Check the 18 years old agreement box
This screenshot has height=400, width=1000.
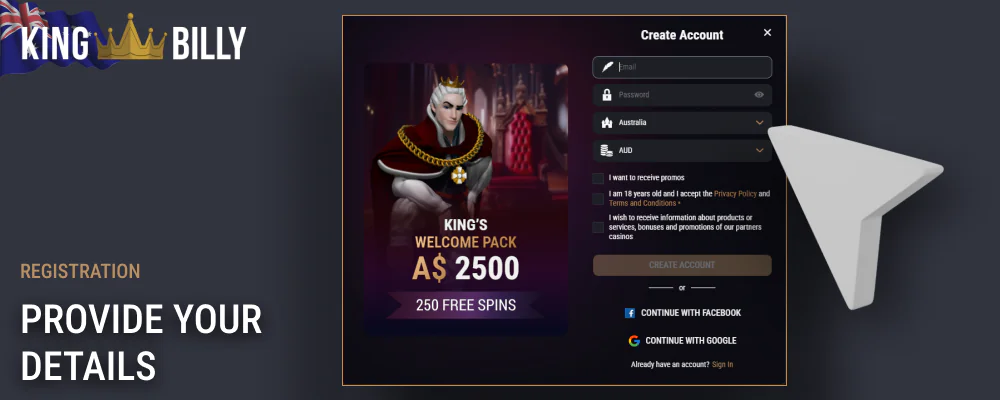(x=598, y=198)
